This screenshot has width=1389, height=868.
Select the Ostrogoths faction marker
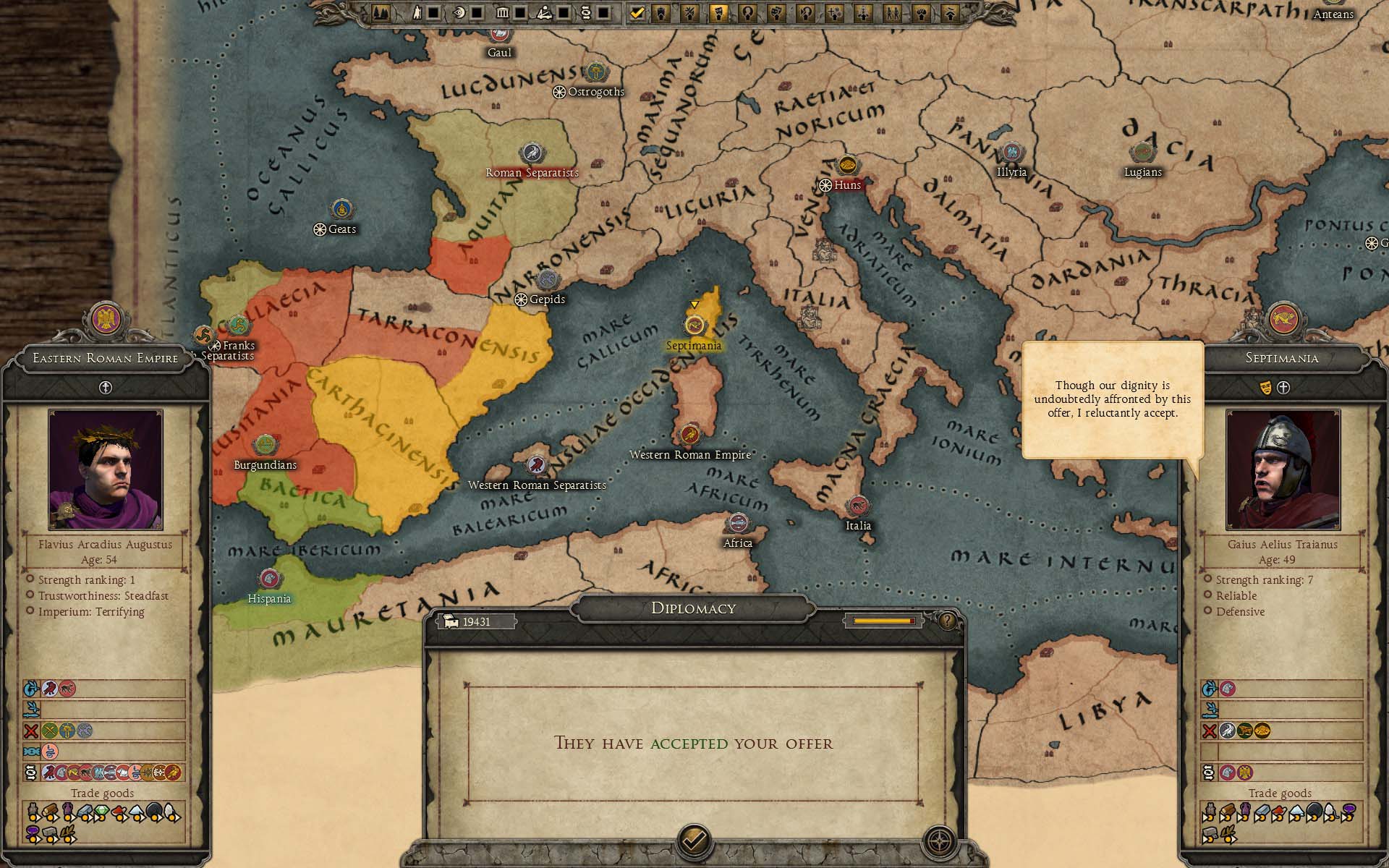tap(595, 72)
